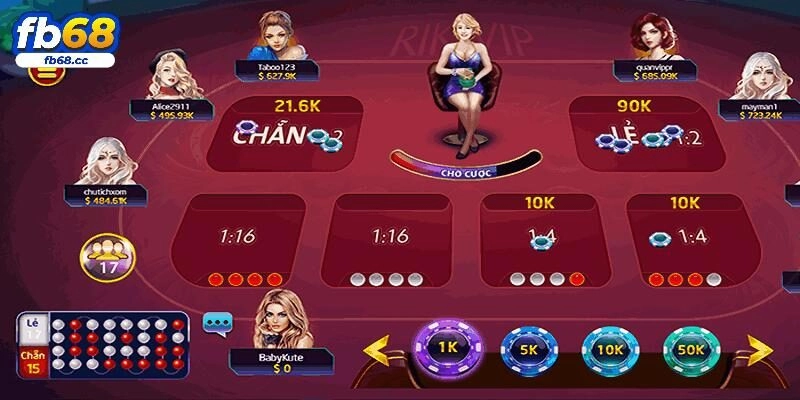This screenshot has width=800, height=400.
Task: Show previous chip values with left arrow
Action: (x=376, y=350)
